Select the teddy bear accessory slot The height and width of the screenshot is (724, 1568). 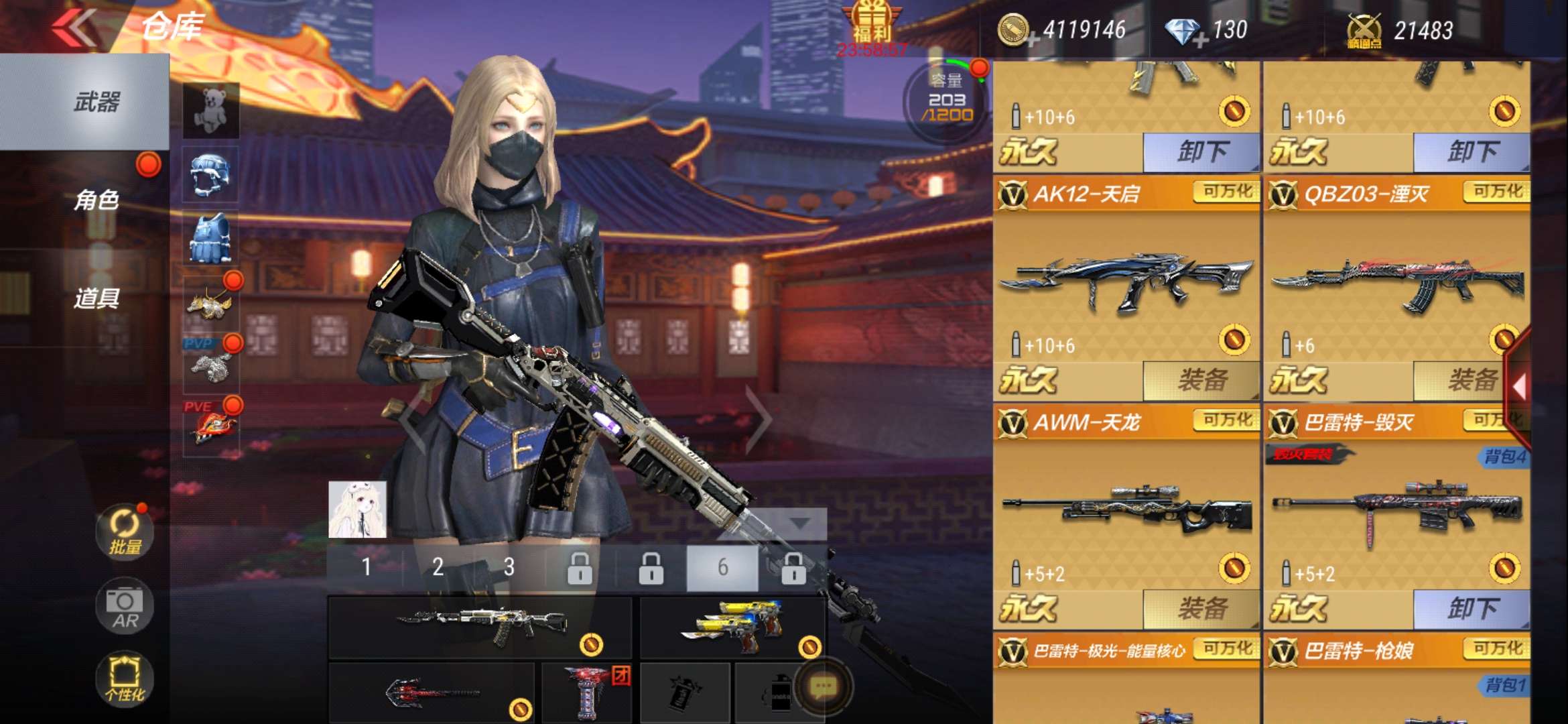tap(210, 110)
